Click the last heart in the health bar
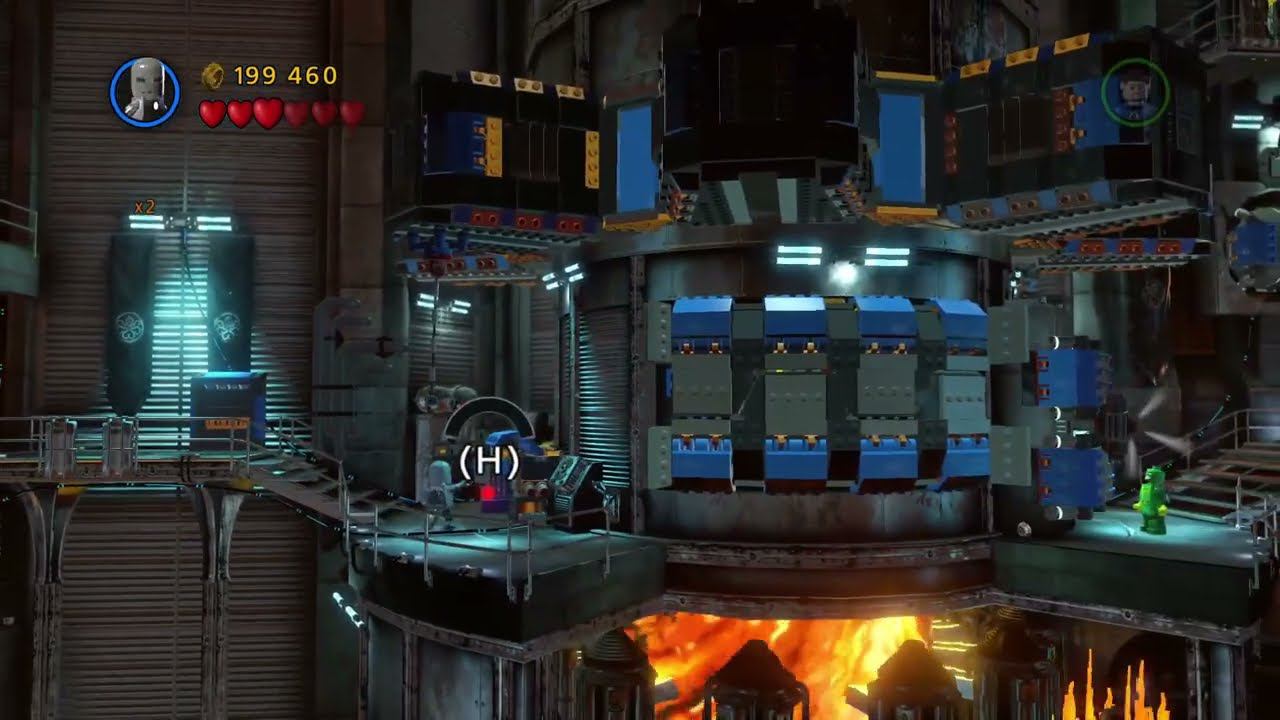The height and width of the screenshot is (720, 1280). [x=350, y=111]
